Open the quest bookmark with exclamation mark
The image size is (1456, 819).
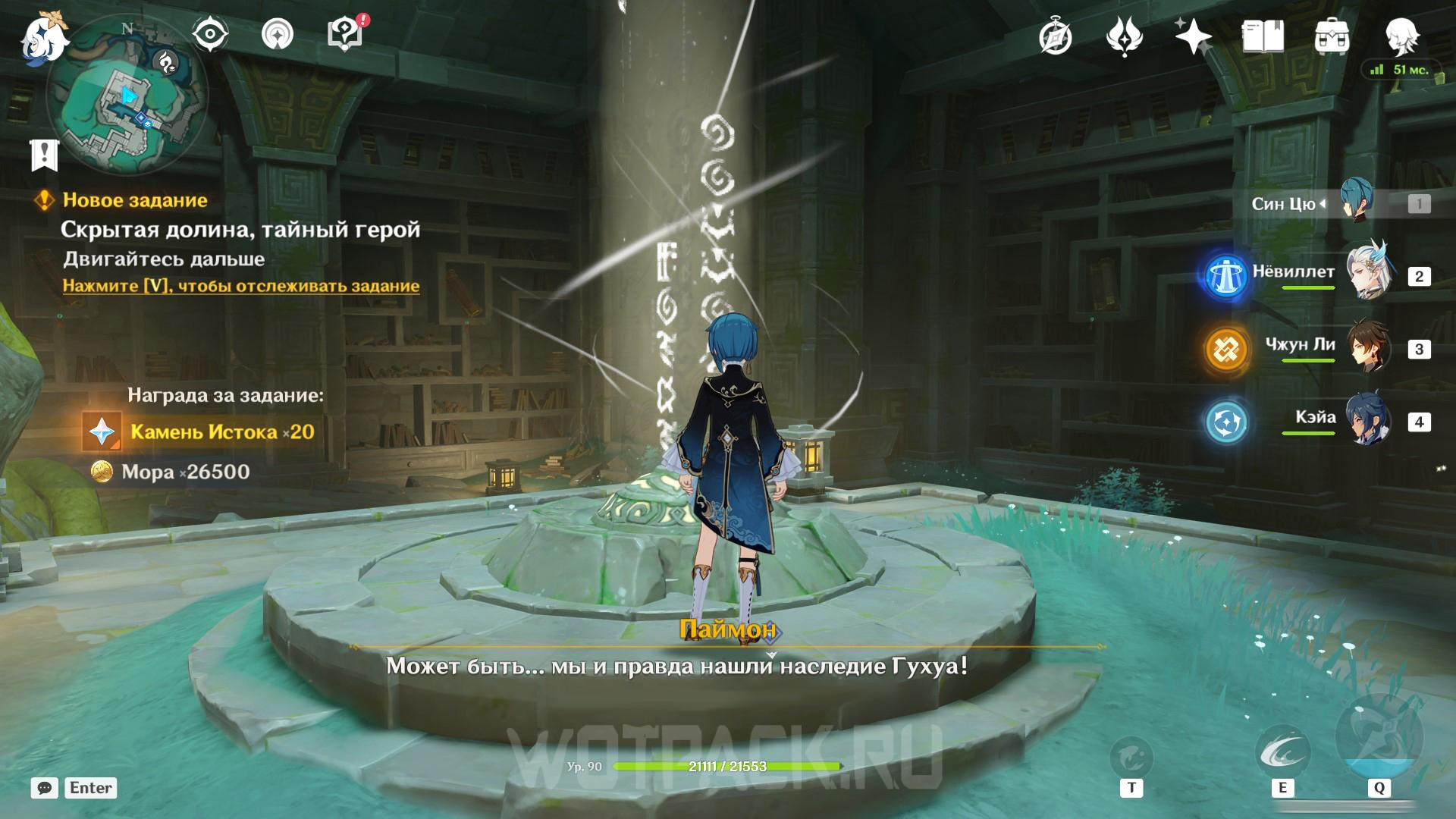(44, 155)
